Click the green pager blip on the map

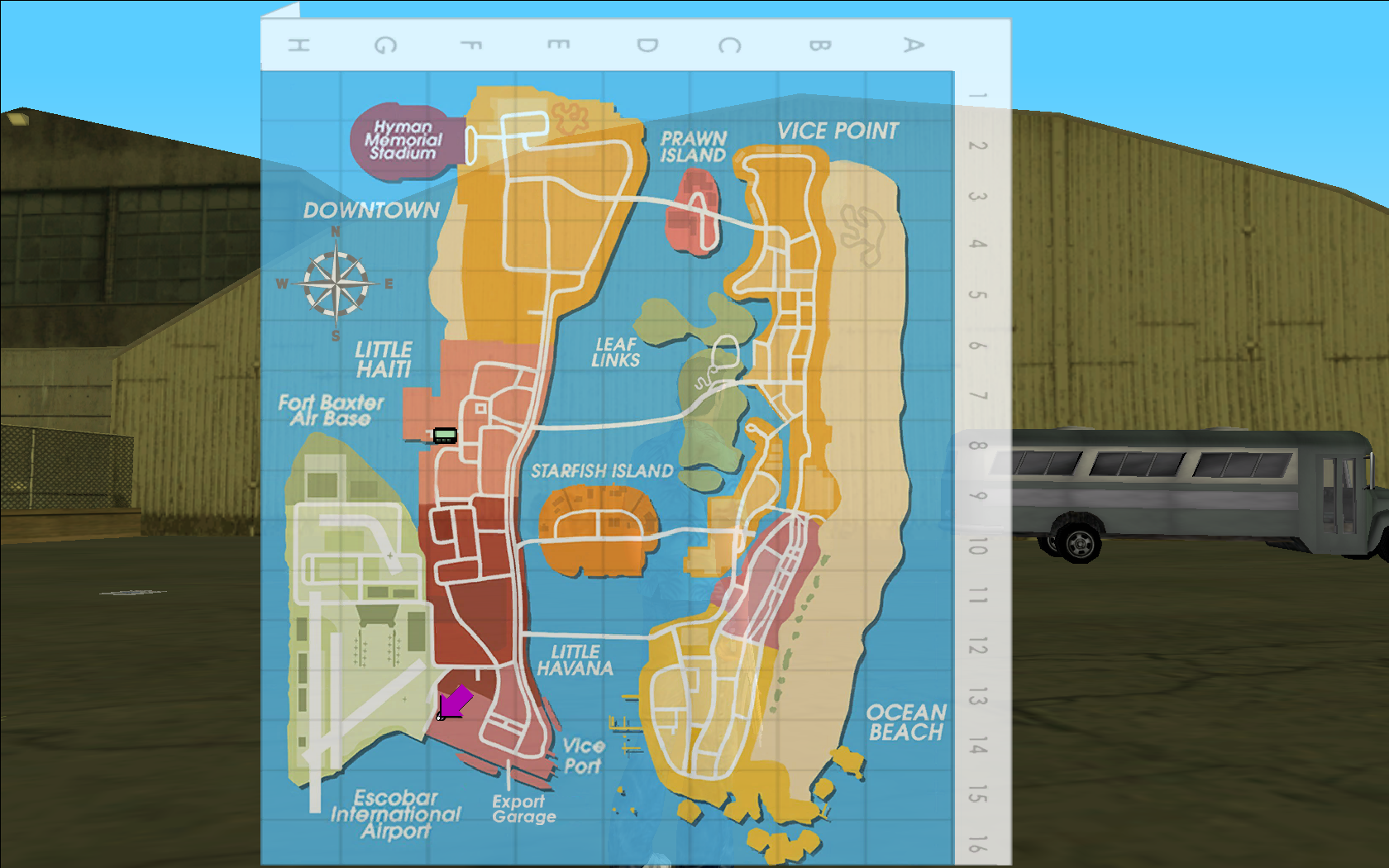[x=445, y=435]
